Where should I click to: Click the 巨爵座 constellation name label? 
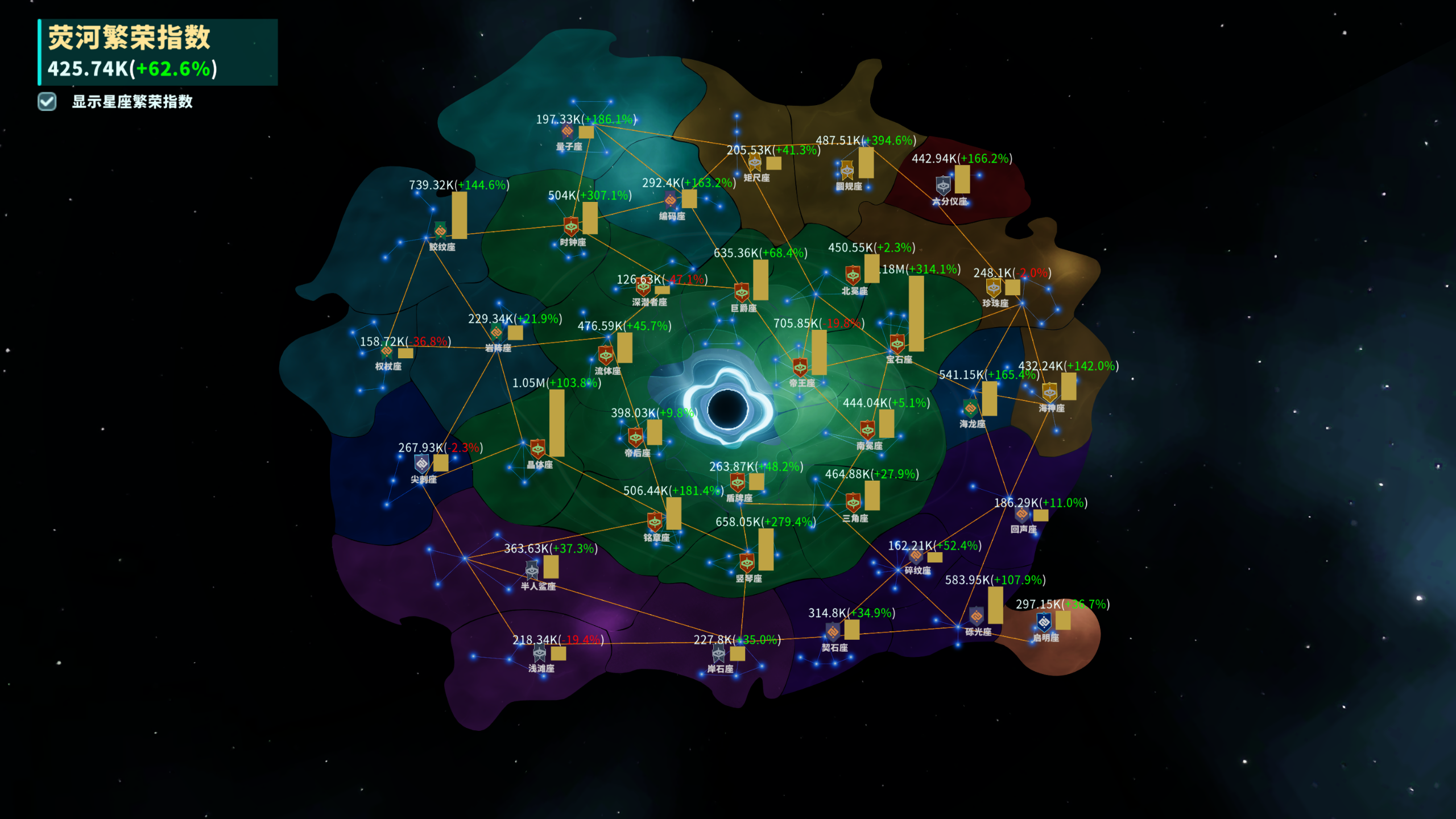pyautogui.click(x=745, y=308)
